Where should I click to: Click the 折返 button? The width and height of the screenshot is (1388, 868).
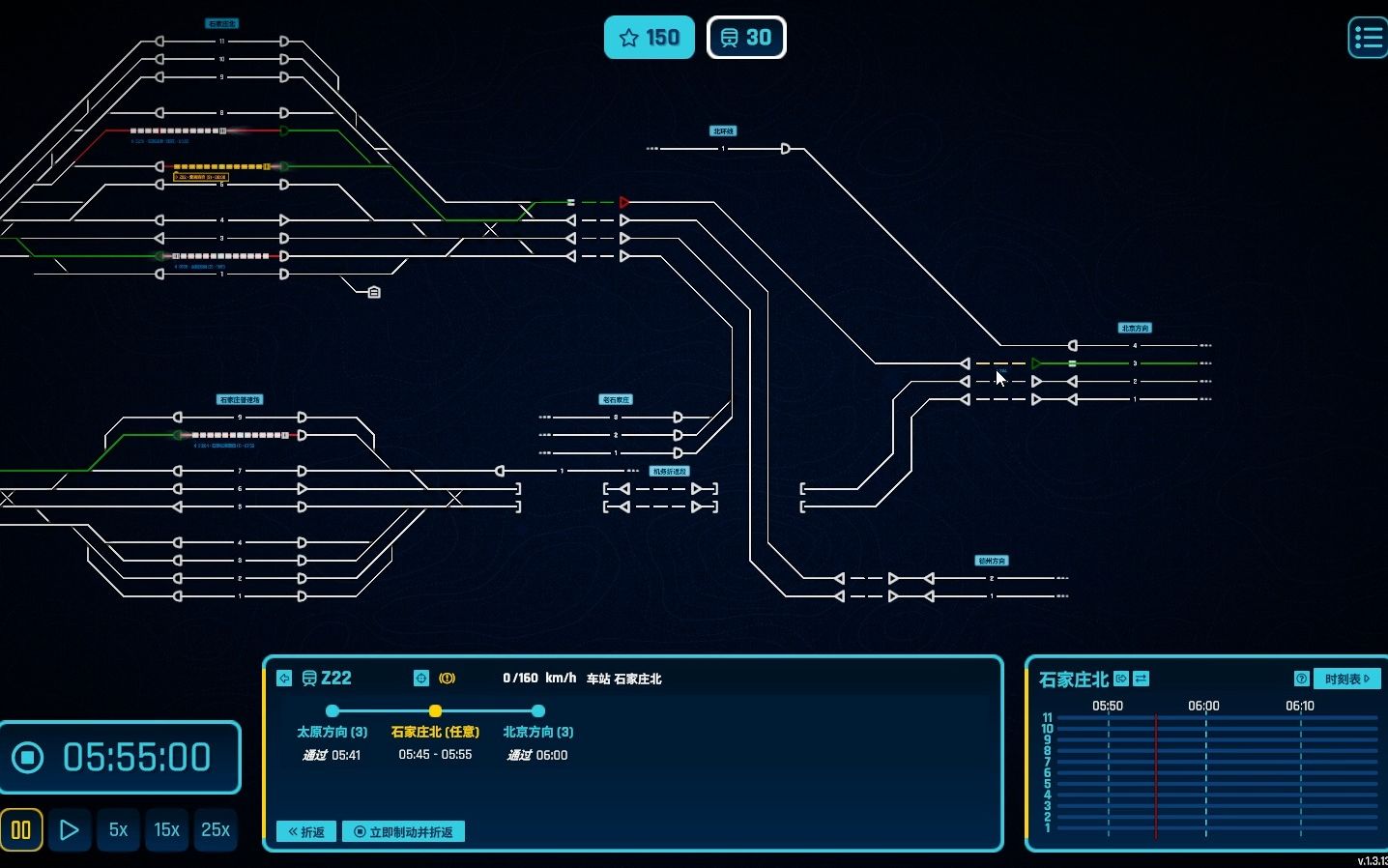(304, 831)
